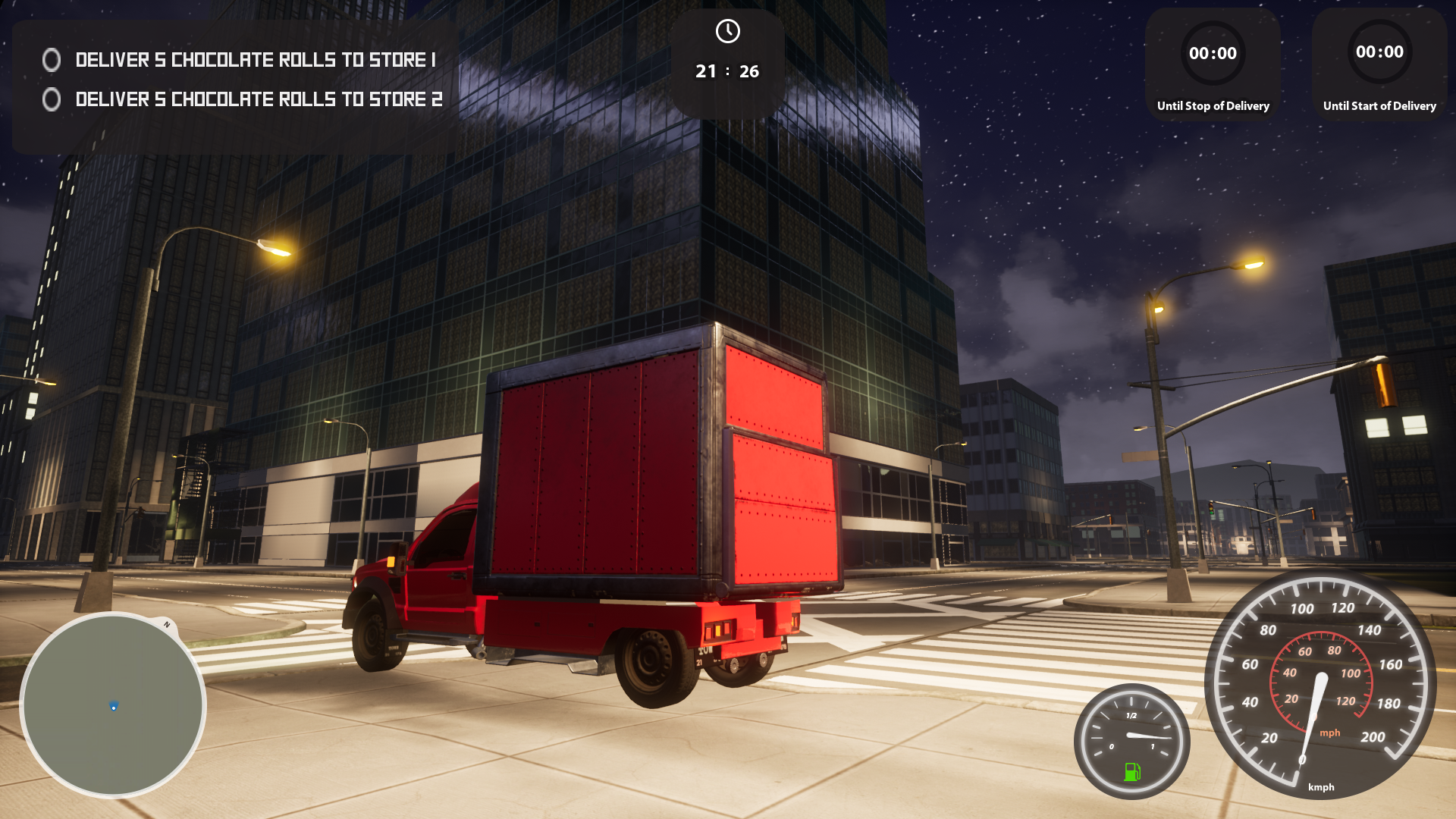Select the Store 2 chocolate rolls objective
Screen dimensions: 1456x819
pyautogui.click(x=258, y=99)
